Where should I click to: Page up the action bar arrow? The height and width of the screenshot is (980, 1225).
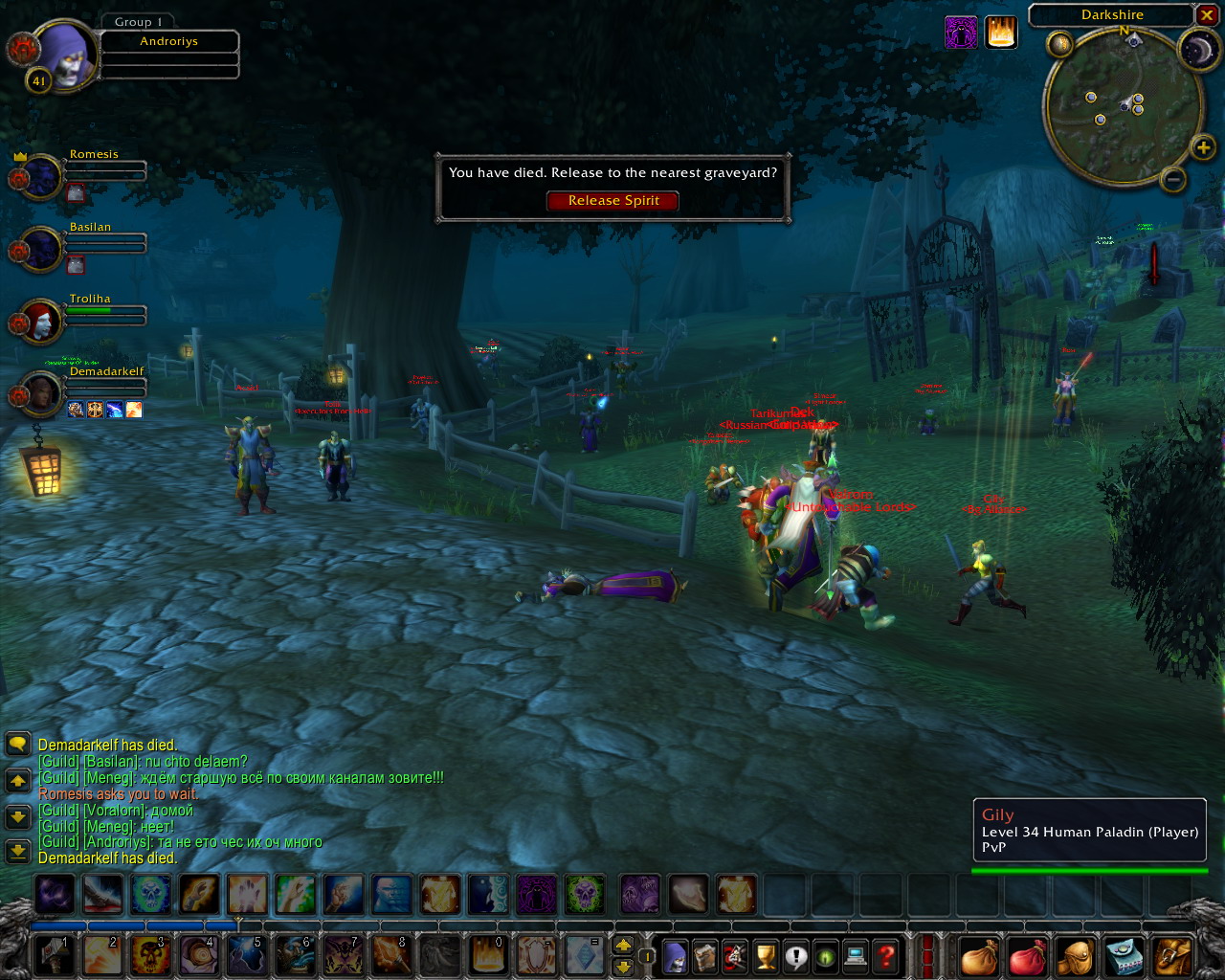[x=623, y=946]
